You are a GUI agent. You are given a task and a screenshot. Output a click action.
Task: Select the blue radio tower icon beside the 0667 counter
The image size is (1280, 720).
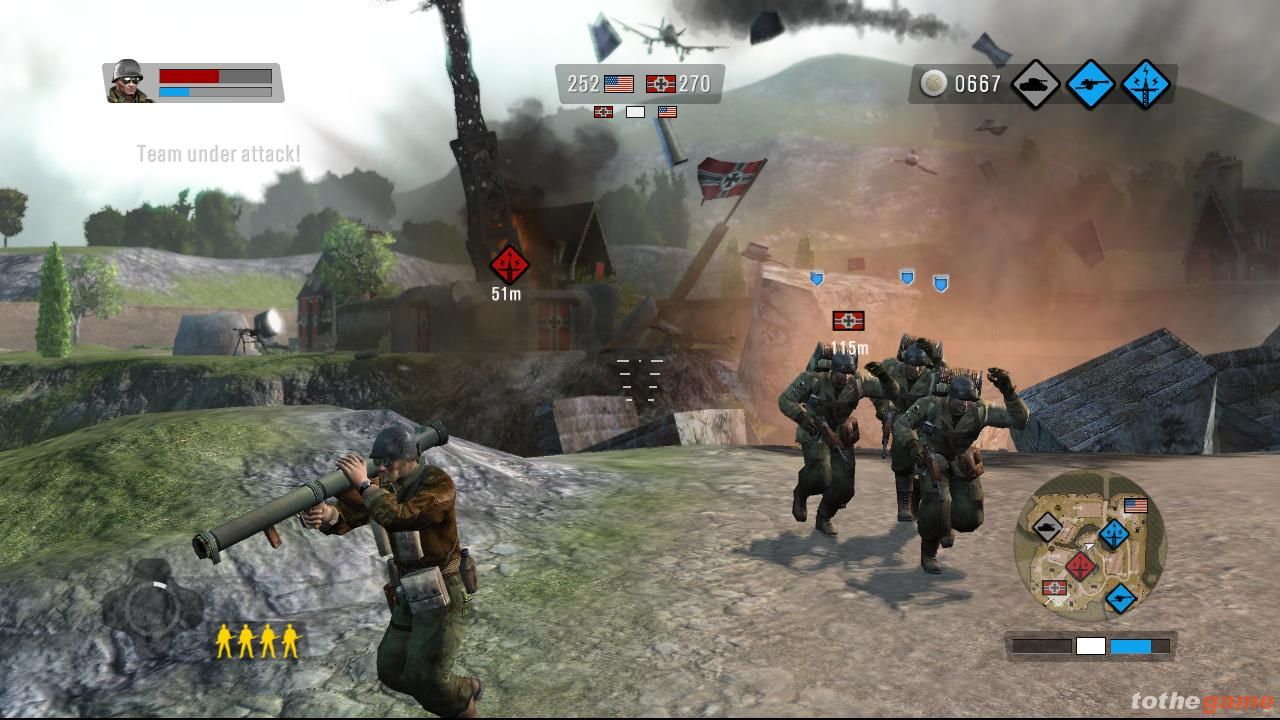1145,84
